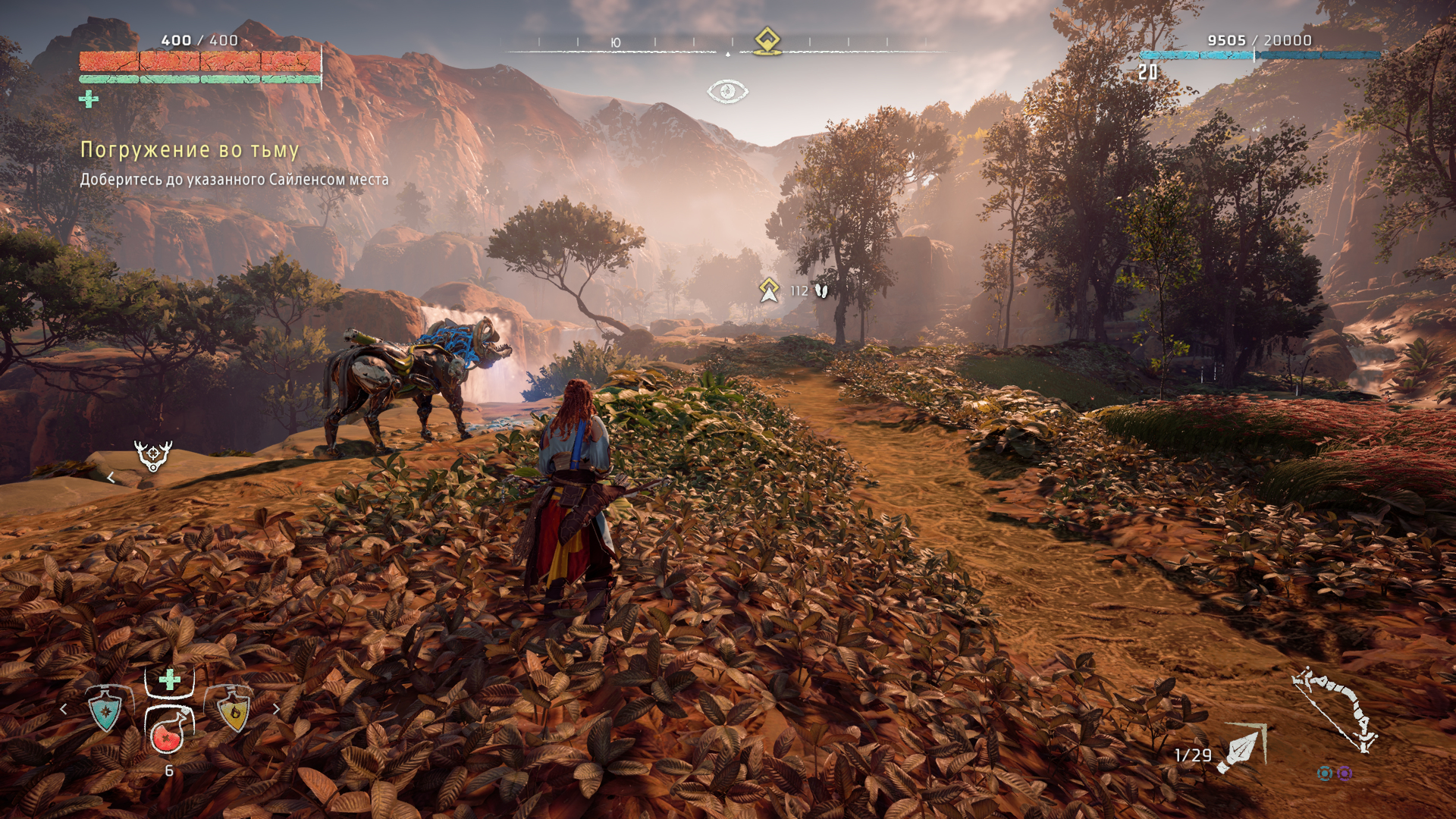
Task: Click the quest marker on the compass
Action: pos(767,40)
